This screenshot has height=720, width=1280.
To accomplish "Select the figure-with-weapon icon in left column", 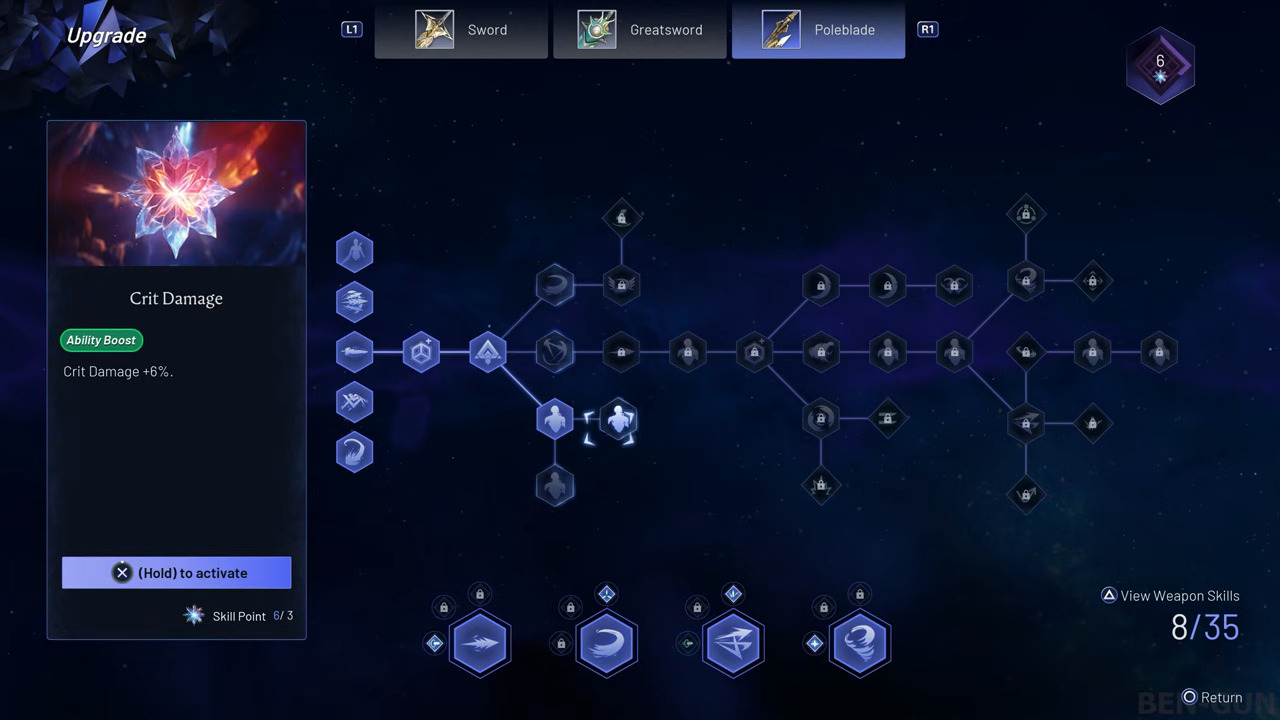I will pyautogui.click(x=355, y=252).
